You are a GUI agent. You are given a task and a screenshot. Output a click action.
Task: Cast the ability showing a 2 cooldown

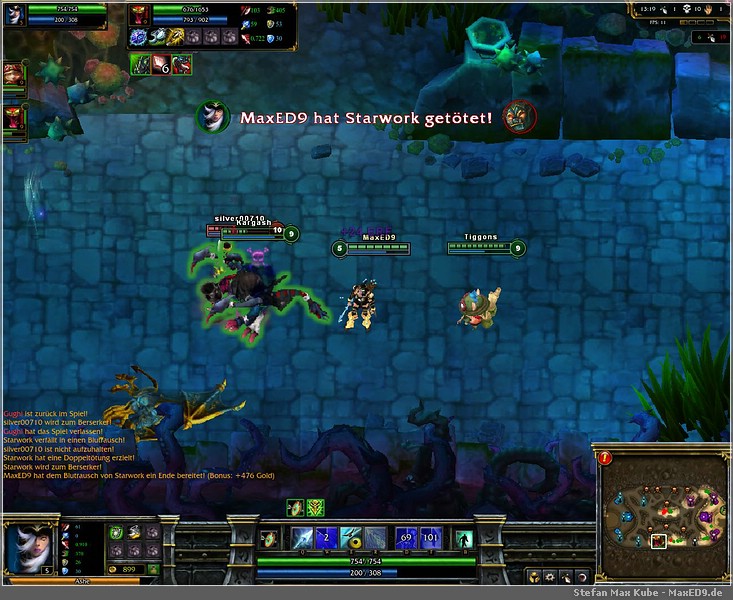click(x=326, y=538)
